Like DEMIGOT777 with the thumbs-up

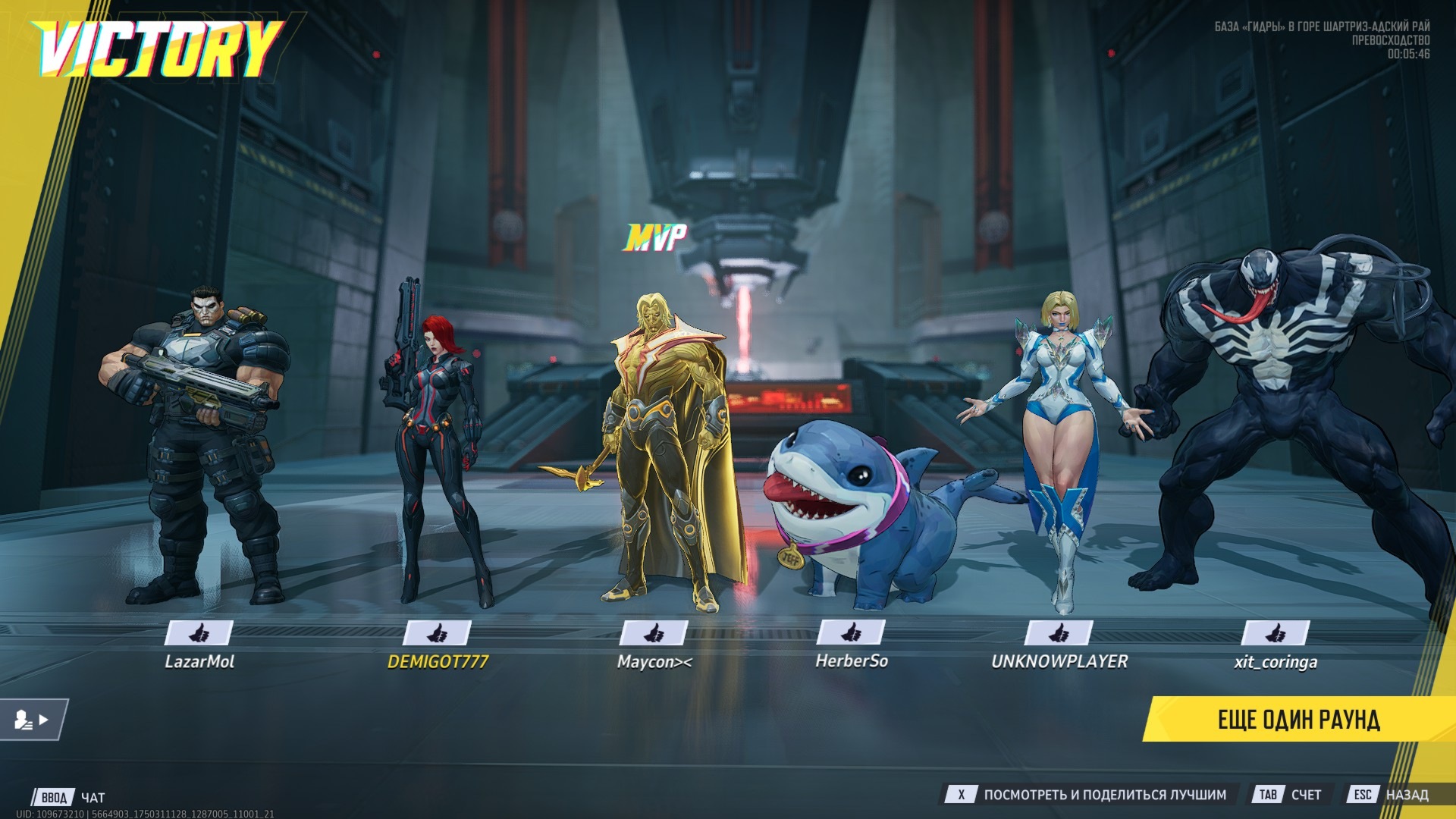pyautogui.click(x=437, y=632)
